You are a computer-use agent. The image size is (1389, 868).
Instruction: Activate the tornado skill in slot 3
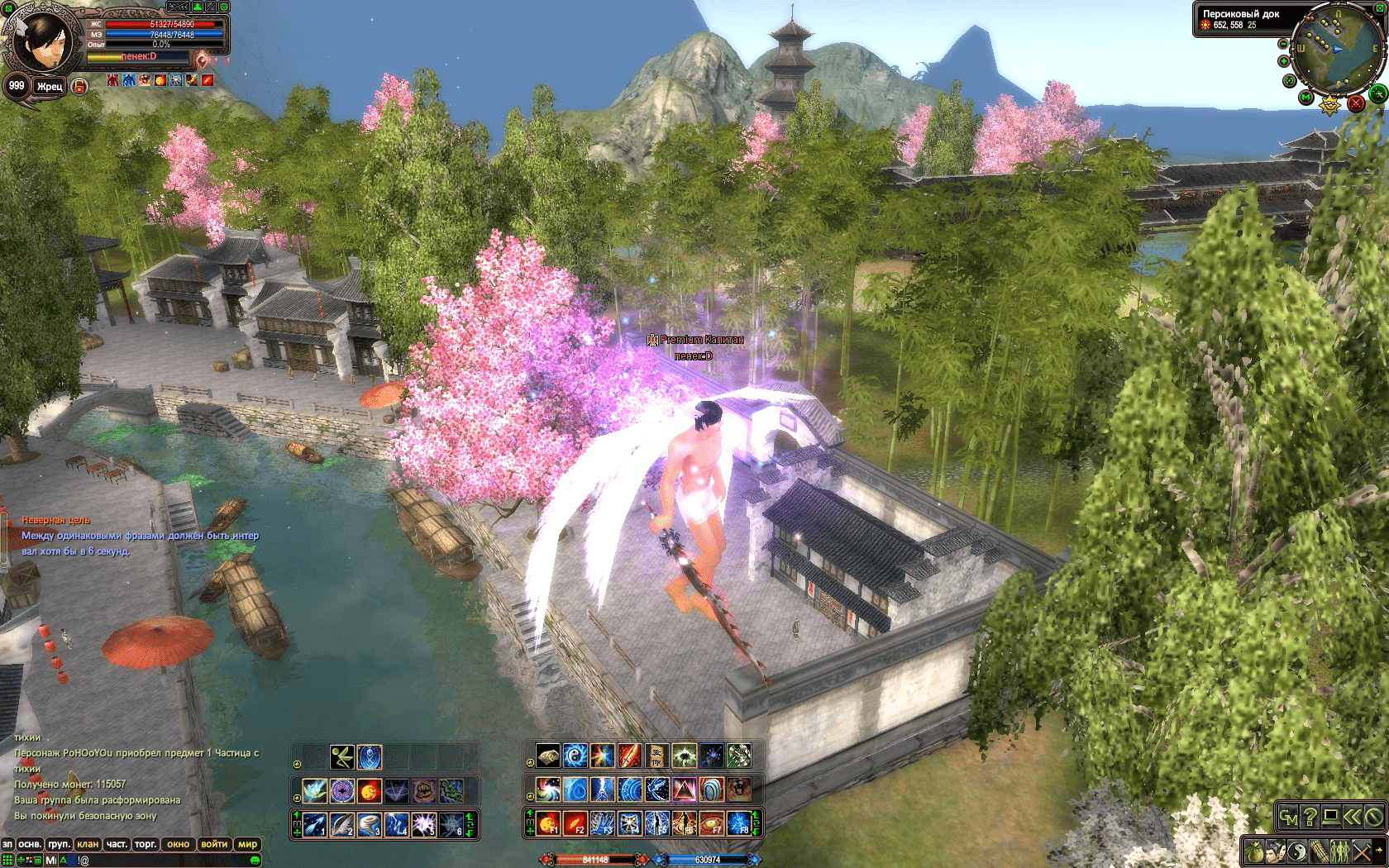coord(370,823)
